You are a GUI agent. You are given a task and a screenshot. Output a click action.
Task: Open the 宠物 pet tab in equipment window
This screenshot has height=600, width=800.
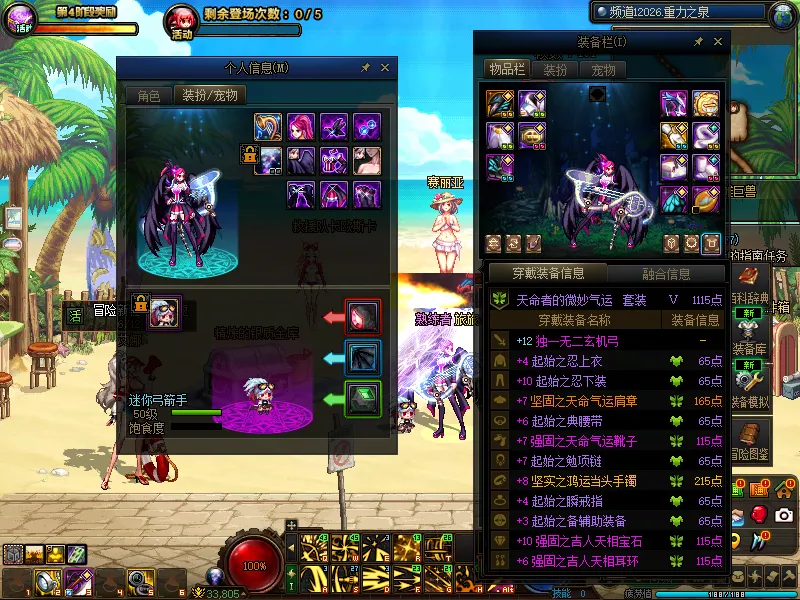point(603,70)
